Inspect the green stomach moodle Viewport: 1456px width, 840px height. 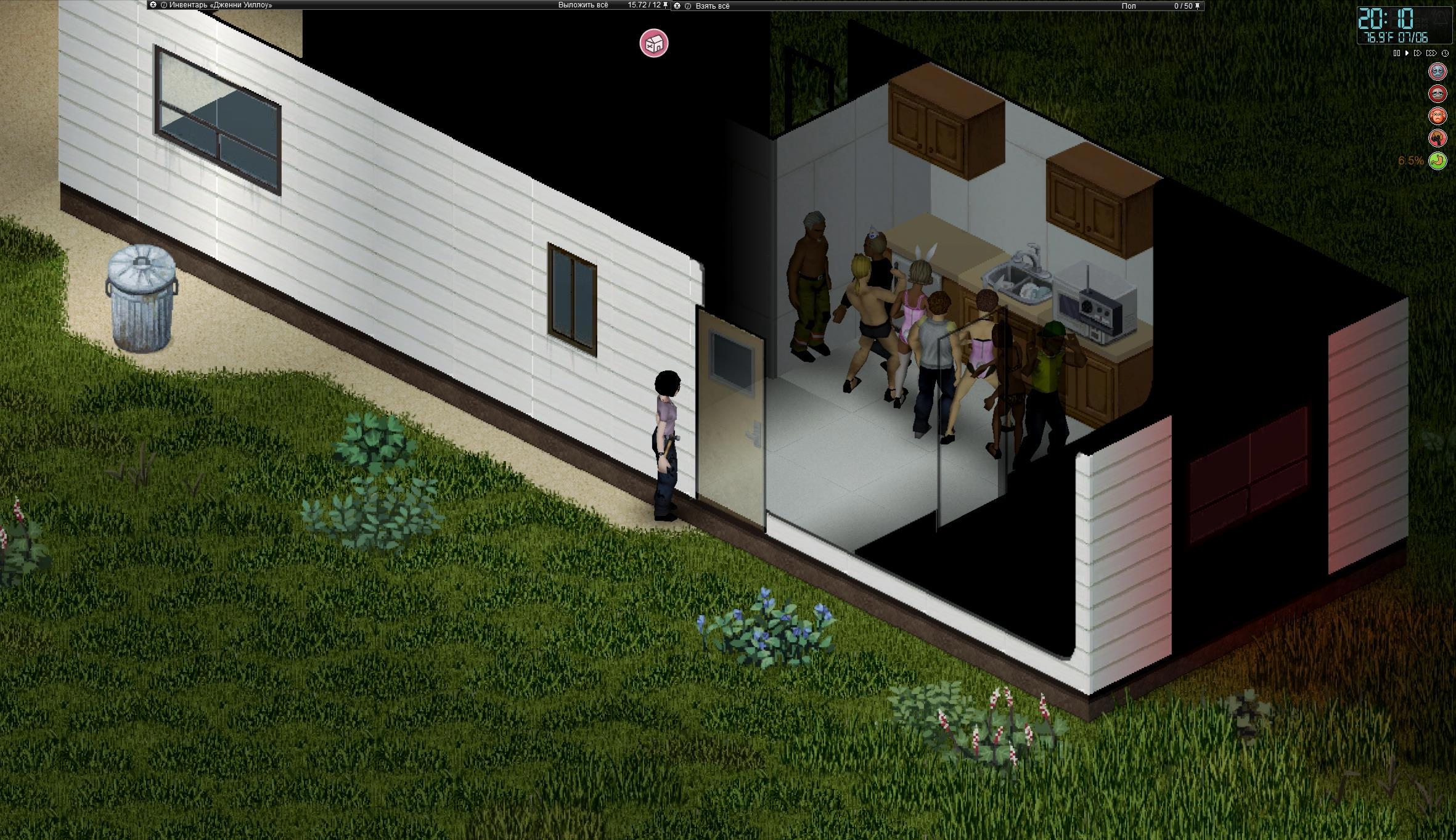1438,160
